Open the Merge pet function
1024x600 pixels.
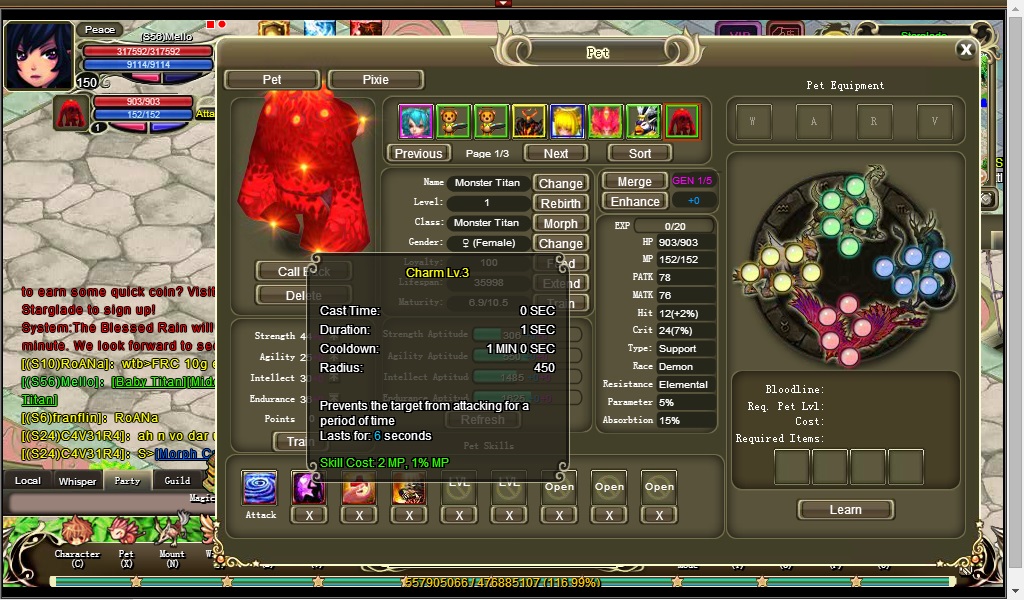click(x=634, y=182)
